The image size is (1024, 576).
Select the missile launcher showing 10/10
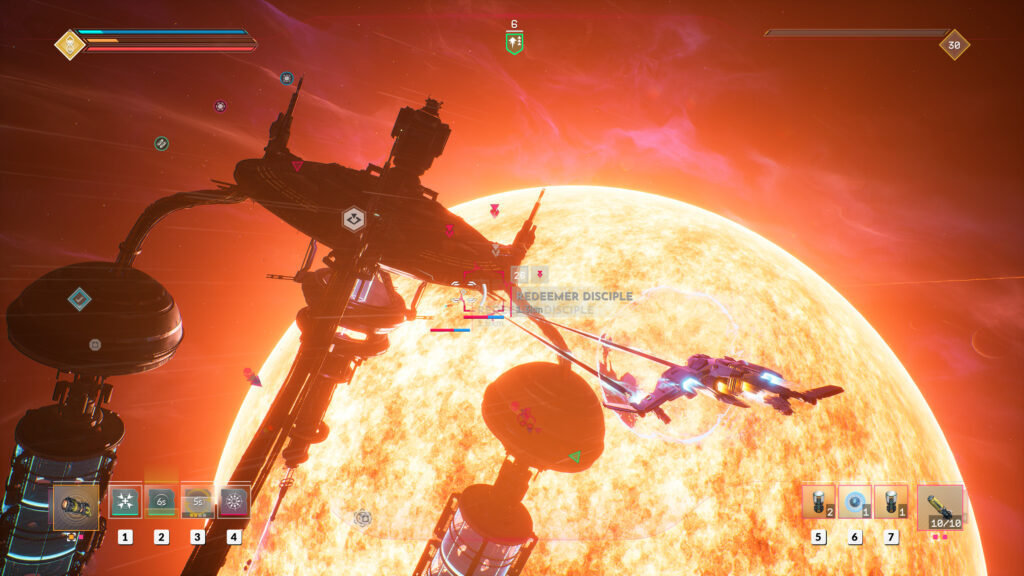click(940, 506)
